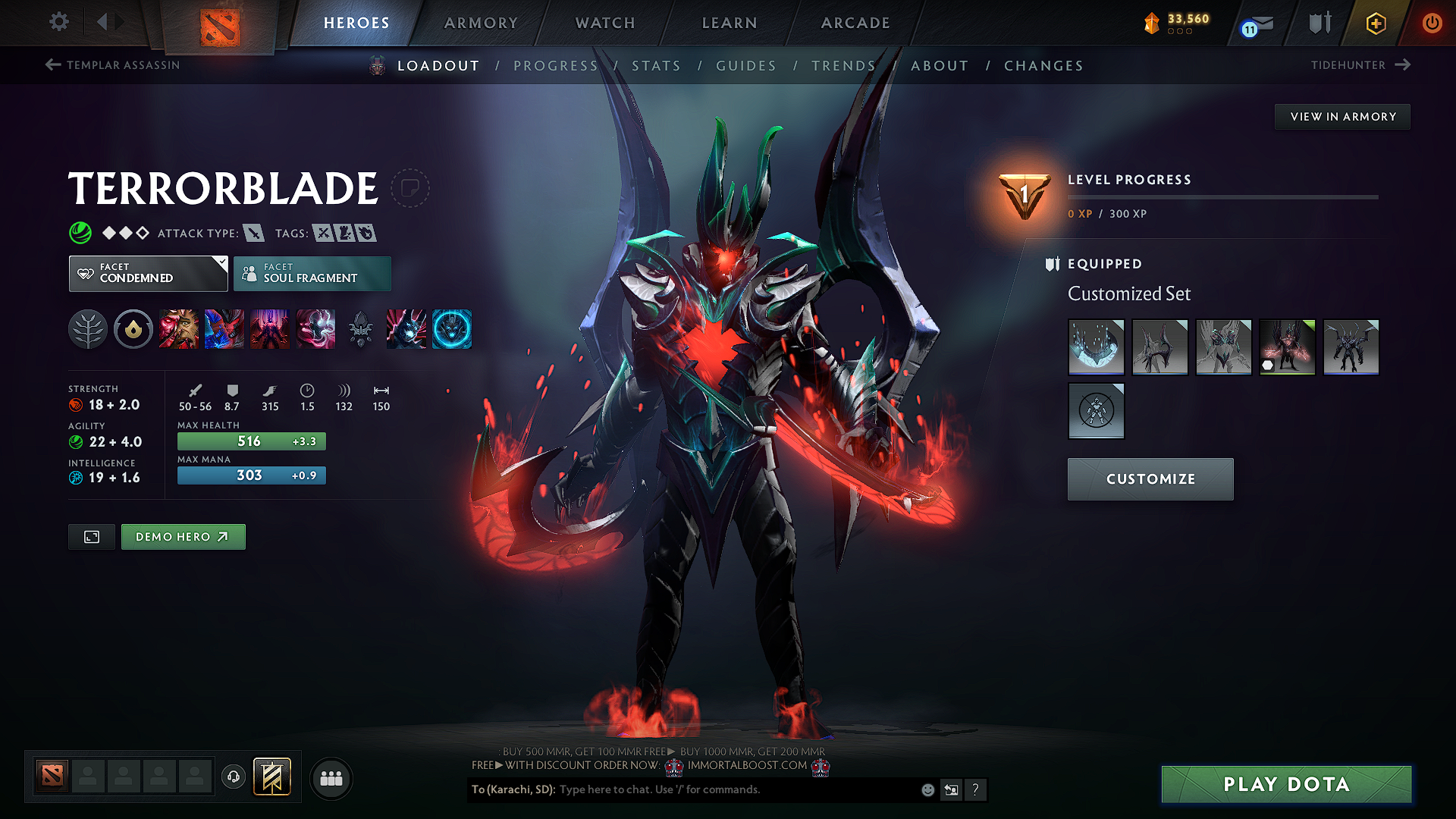Select the first equipped item thumbnail
The image size is (1456, 819).
click(x=1096, y=347)
